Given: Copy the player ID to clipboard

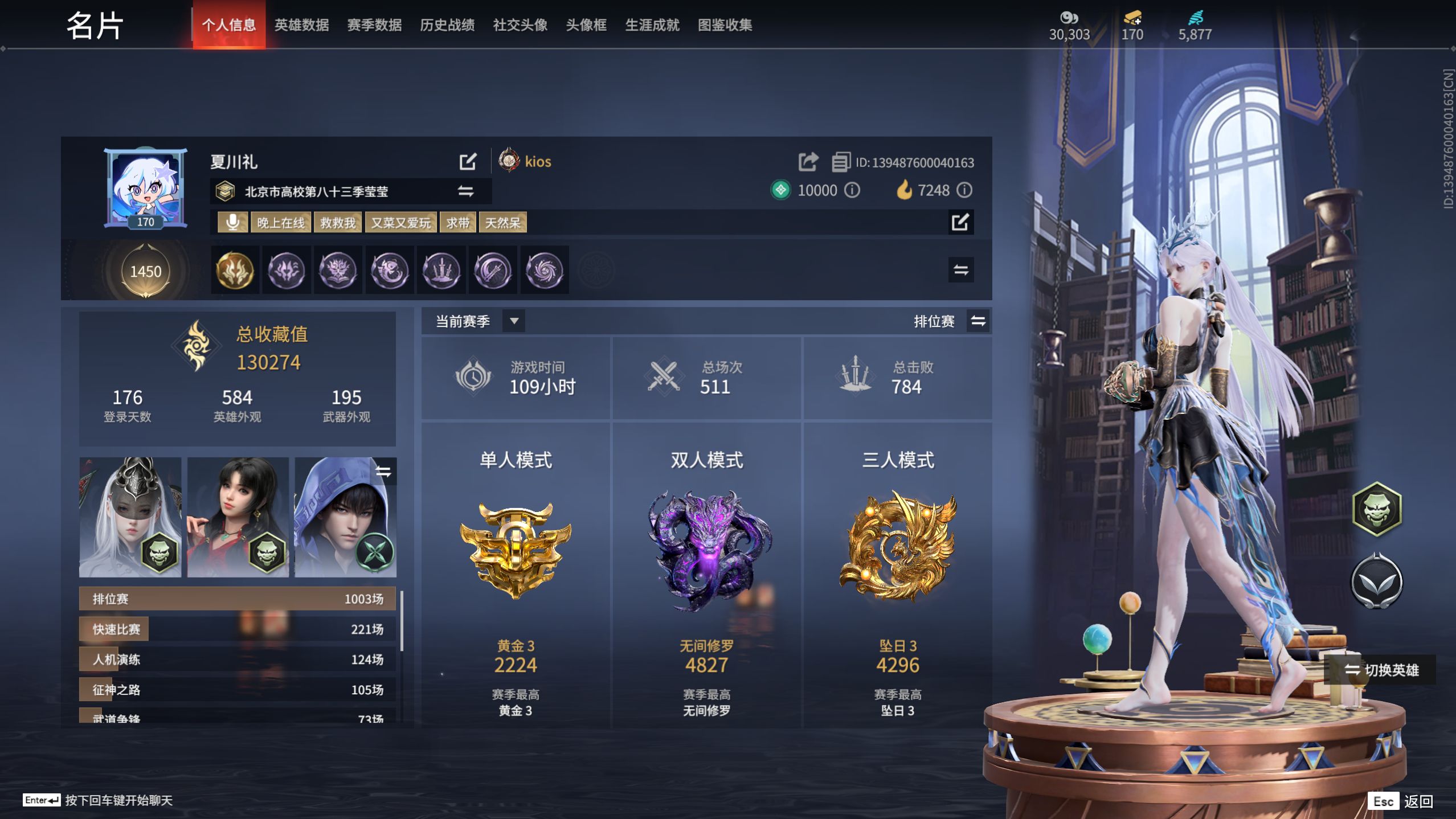Looking at the screenshot, I should point(841,161).
